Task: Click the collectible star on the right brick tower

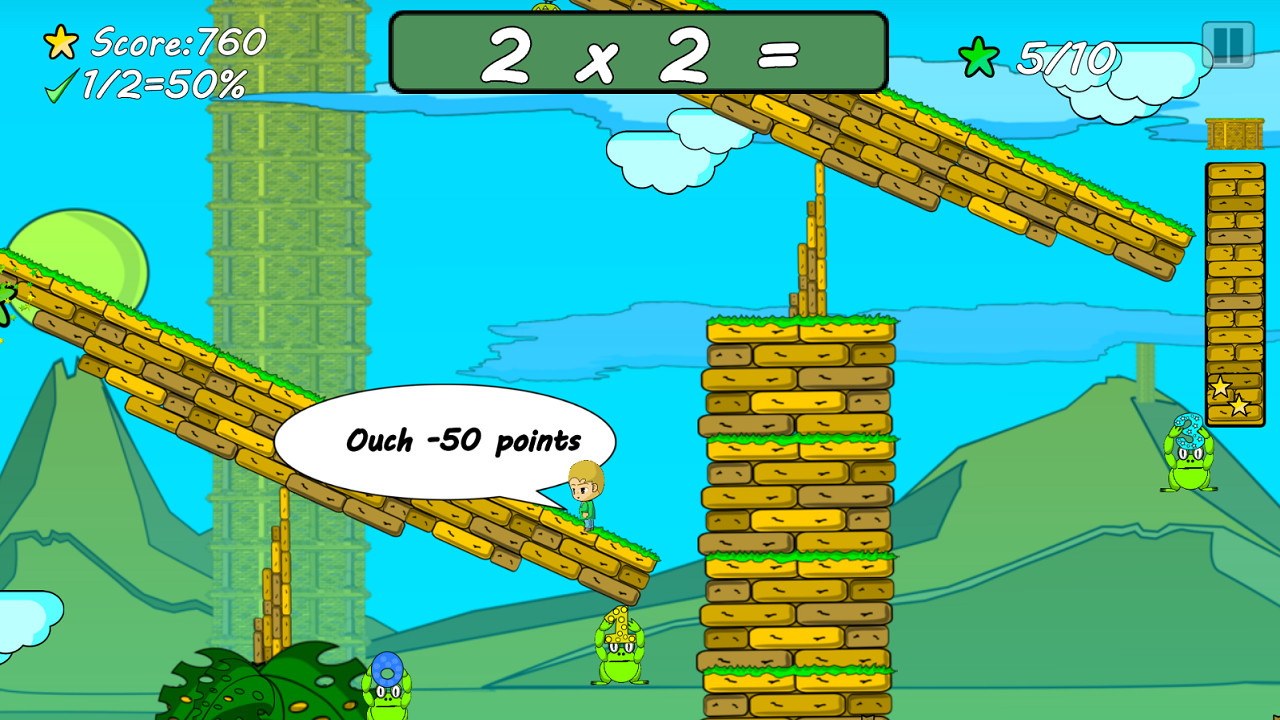Action: point(1220,387)
